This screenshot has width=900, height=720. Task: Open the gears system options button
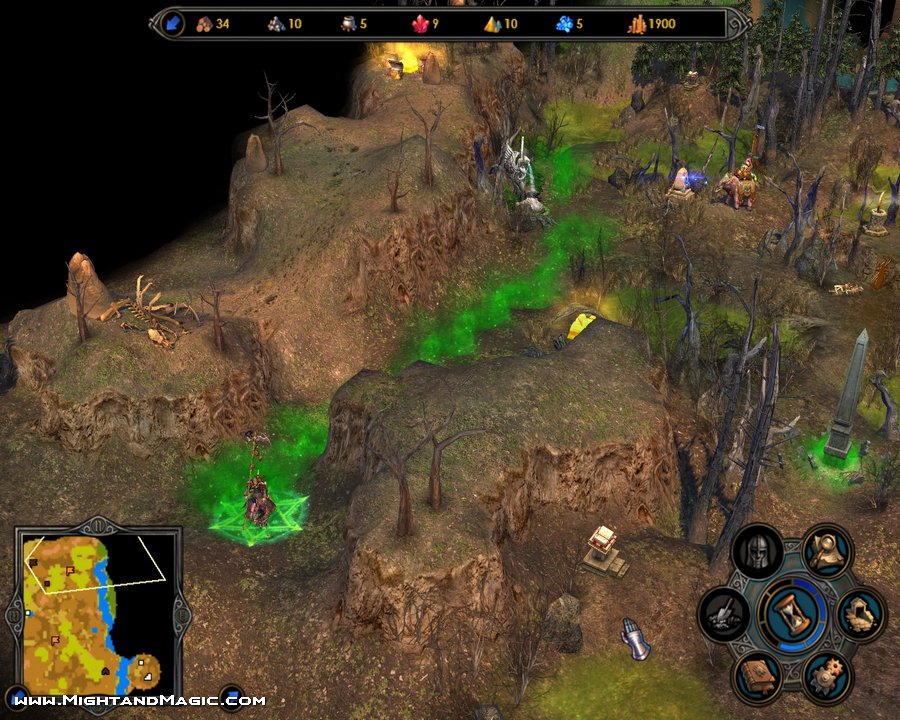[x=827, y=676]
